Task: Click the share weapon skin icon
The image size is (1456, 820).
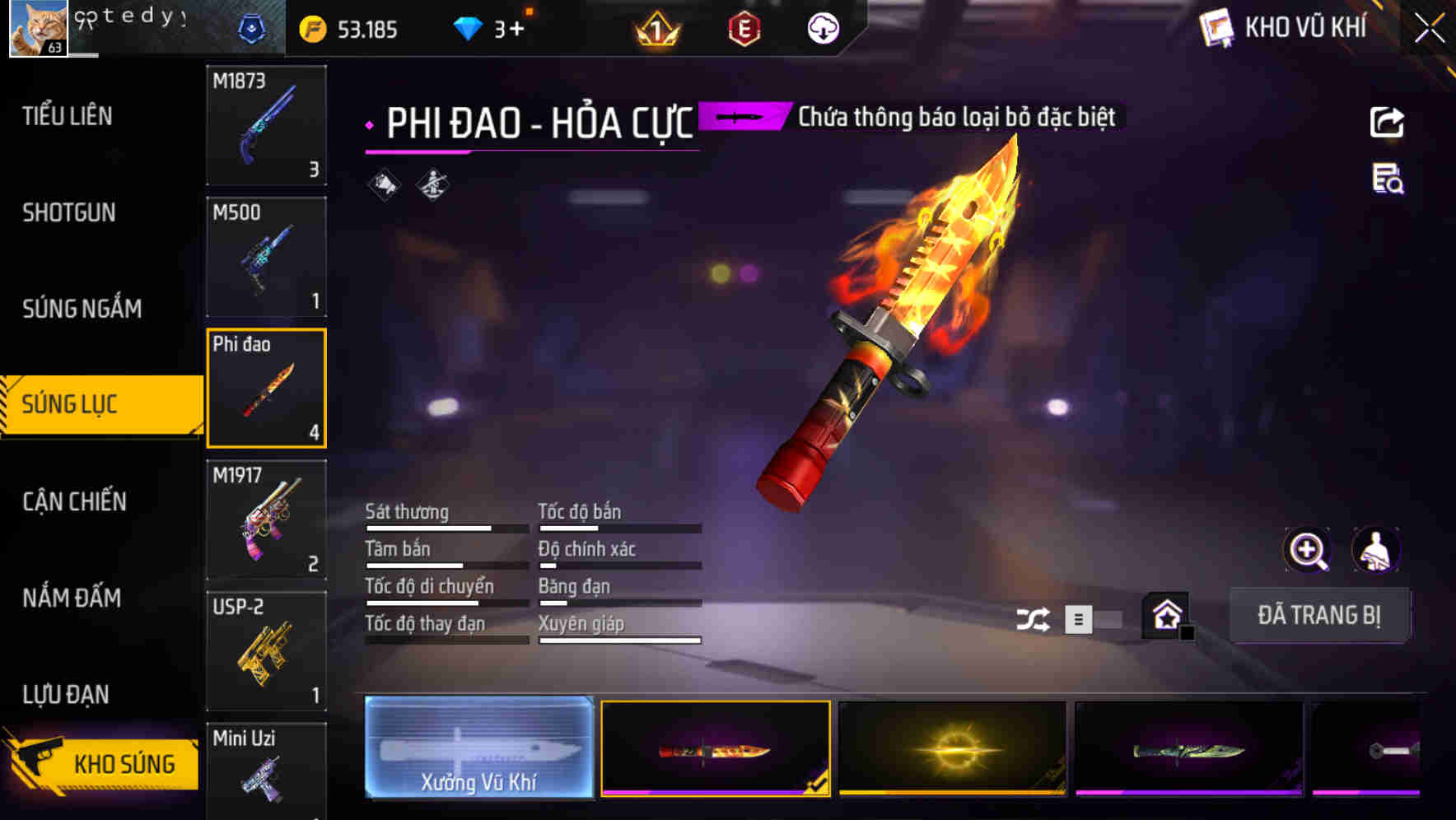Action: pos(1388,122)
